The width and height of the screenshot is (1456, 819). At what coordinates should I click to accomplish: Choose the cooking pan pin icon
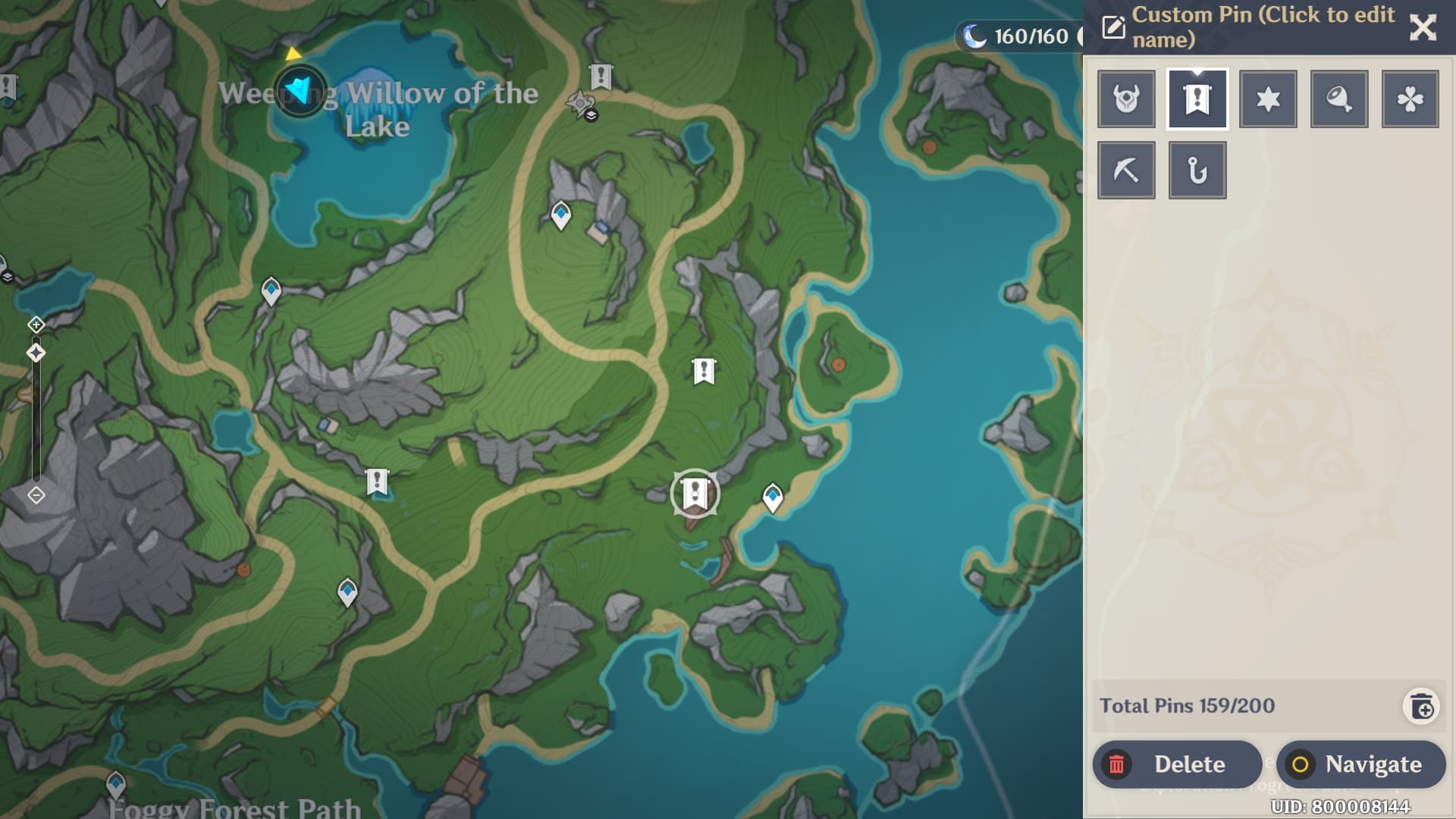click(1339, 99)
